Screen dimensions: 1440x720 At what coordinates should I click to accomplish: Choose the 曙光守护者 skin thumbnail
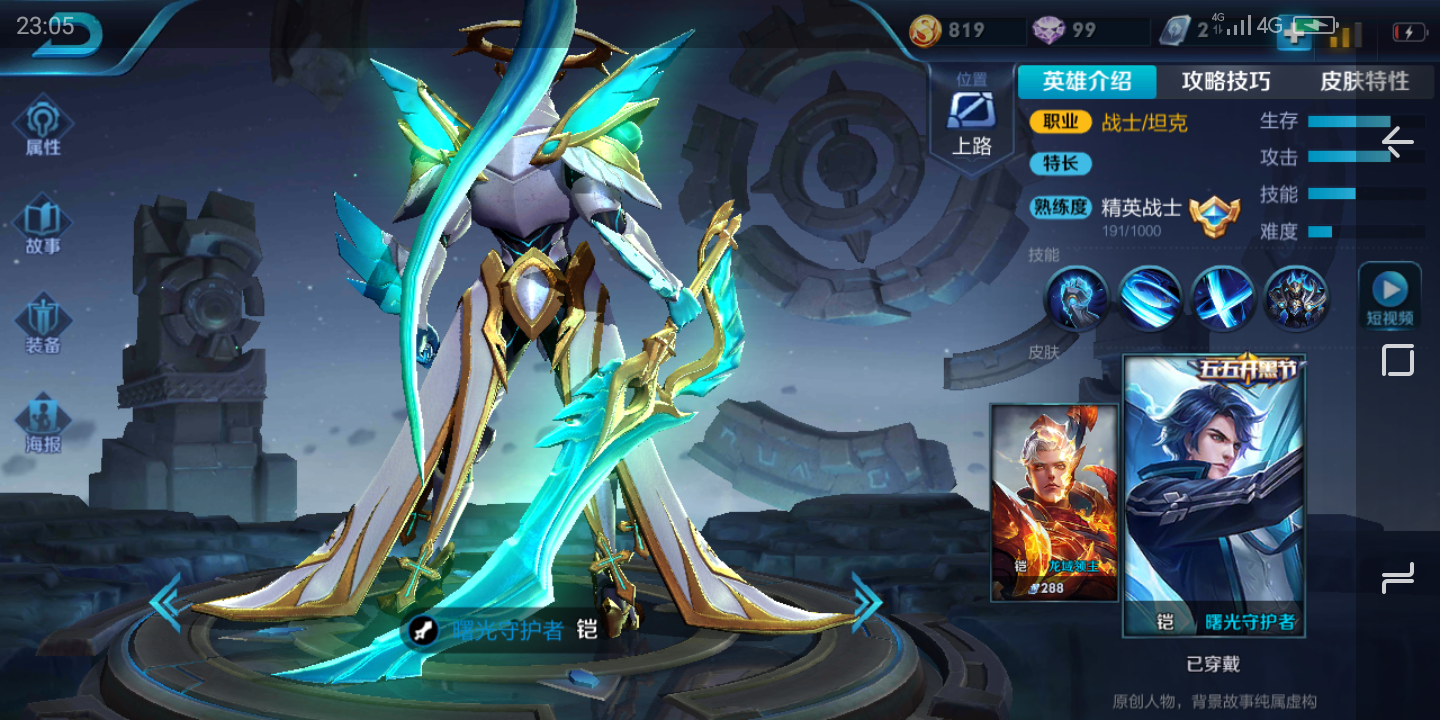1214,496
